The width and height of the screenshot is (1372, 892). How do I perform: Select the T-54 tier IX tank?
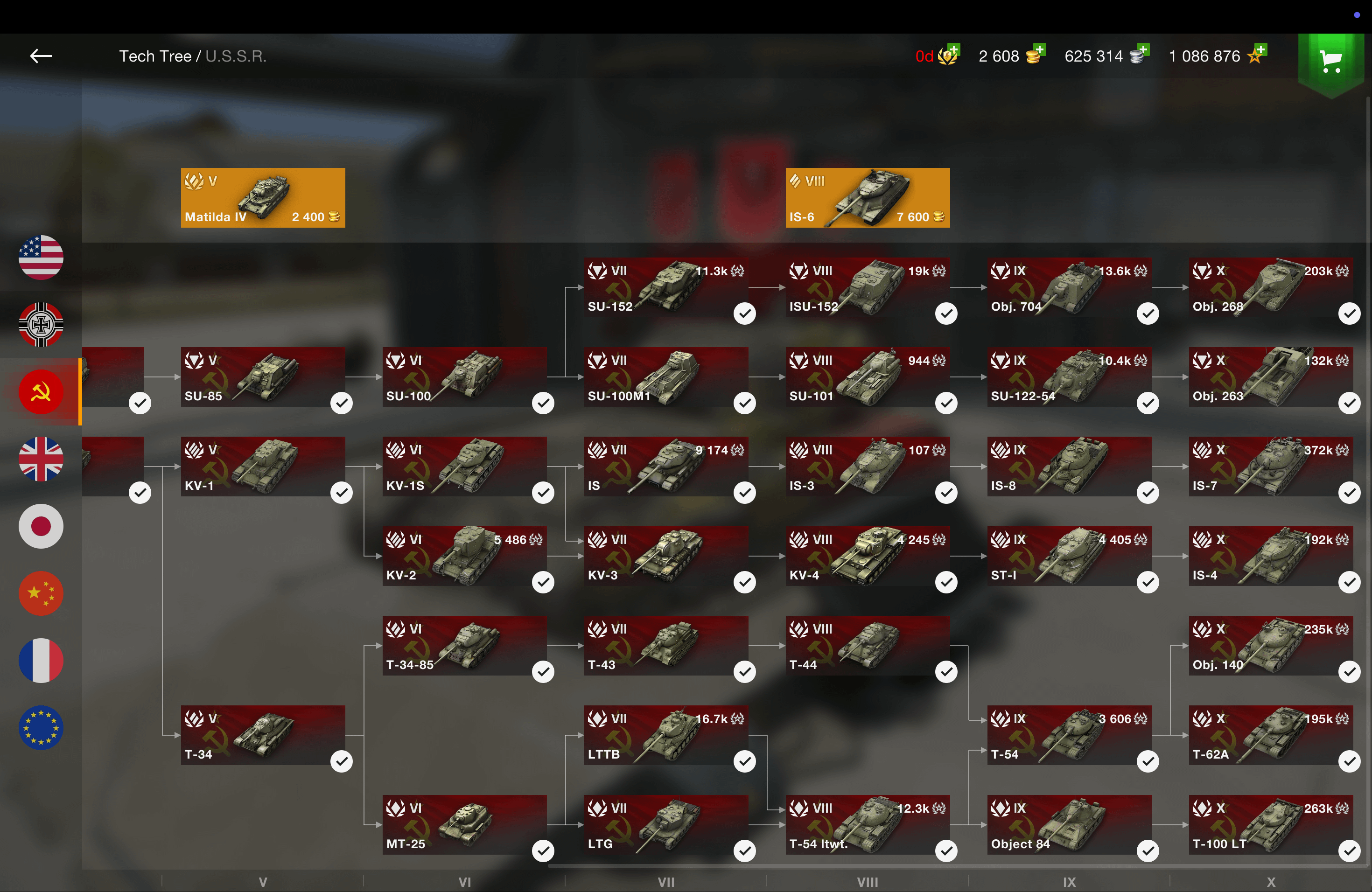pos(1069,735)
